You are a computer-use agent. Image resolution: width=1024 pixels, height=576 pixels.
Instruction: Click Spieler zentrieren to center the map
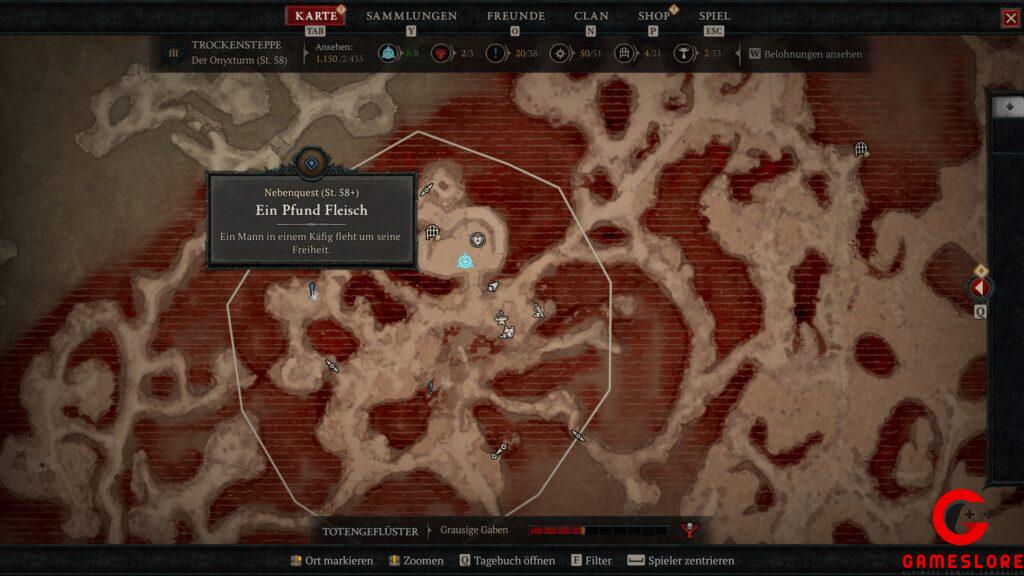tap(680, 561)
